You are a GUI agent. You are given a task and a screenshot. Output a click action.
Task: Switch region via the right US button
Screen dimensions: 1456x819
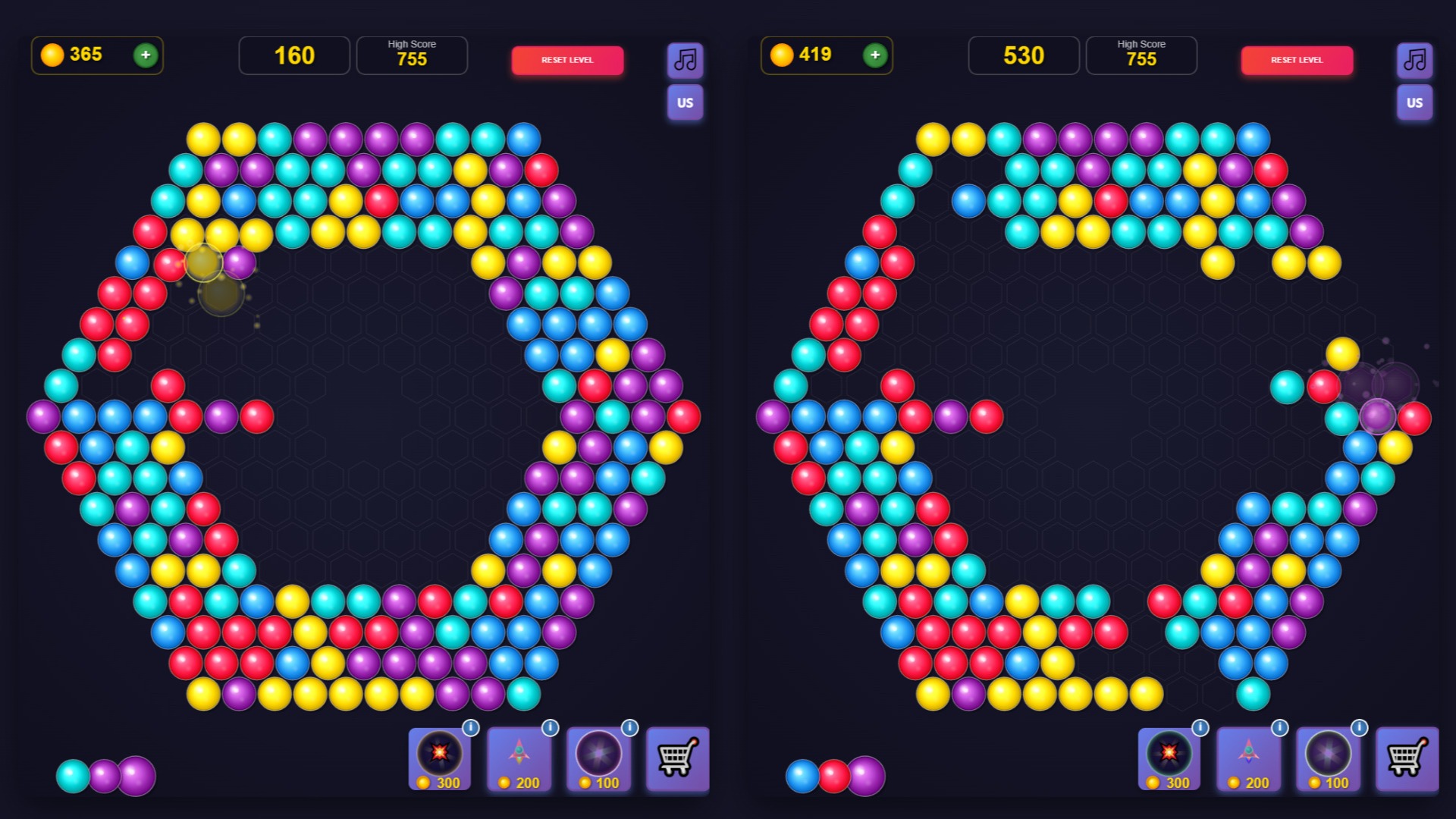(x=1414, y=103)
